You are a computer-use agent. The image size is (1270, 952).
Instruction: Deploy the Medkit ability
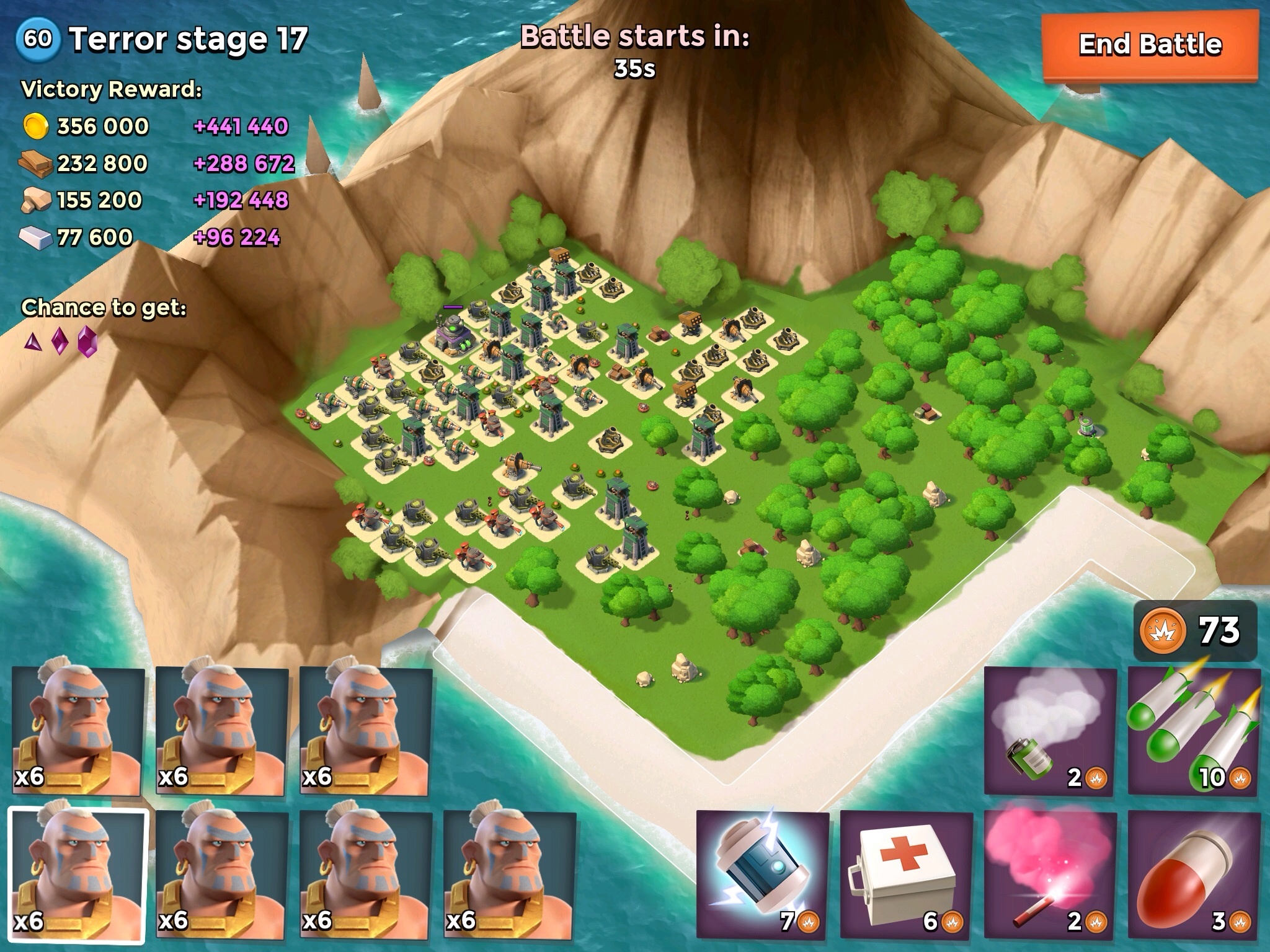(906, 874)
